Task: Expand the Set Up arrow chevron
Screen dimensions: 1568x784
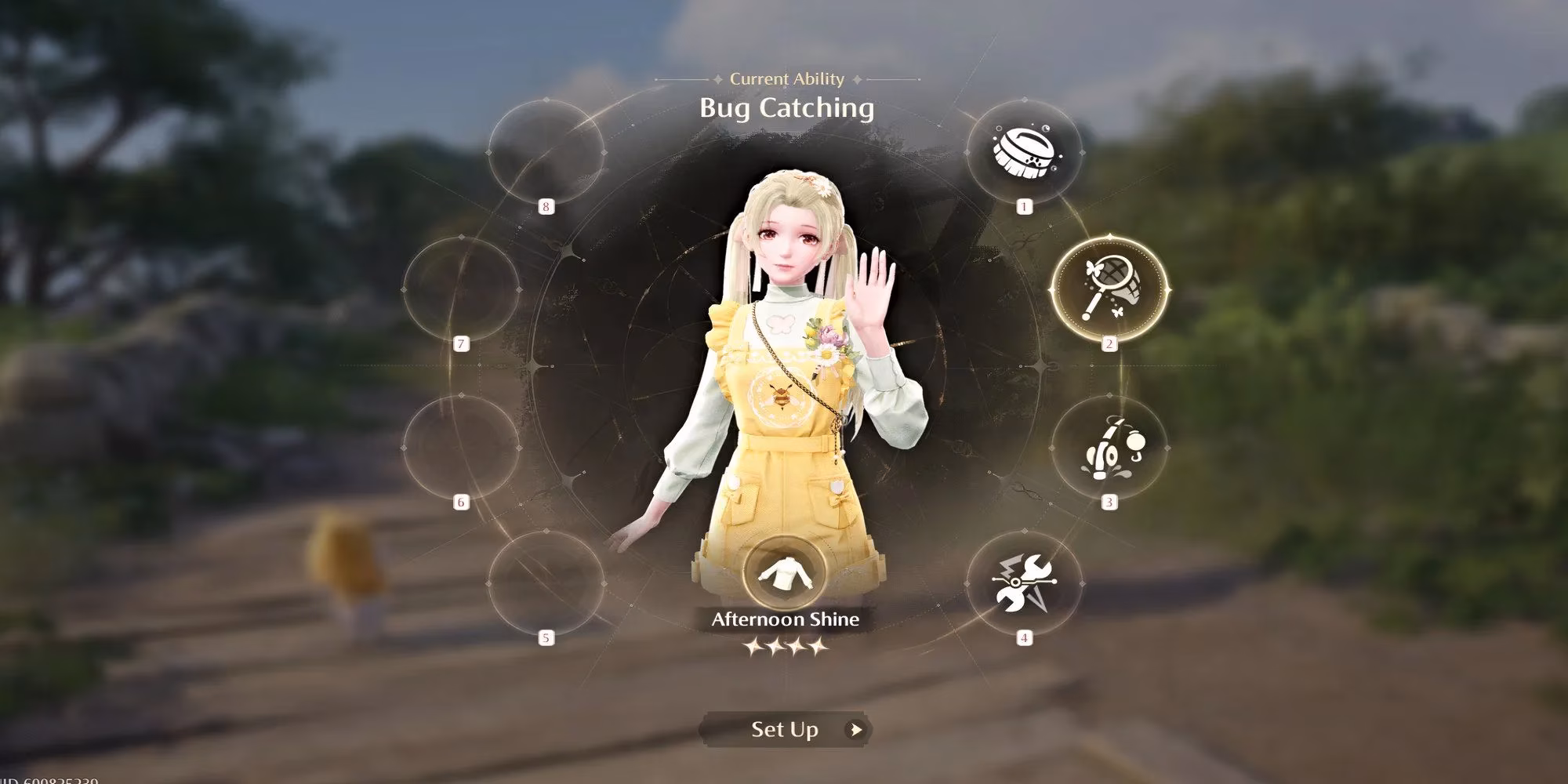Action: [x=856, y=729]
